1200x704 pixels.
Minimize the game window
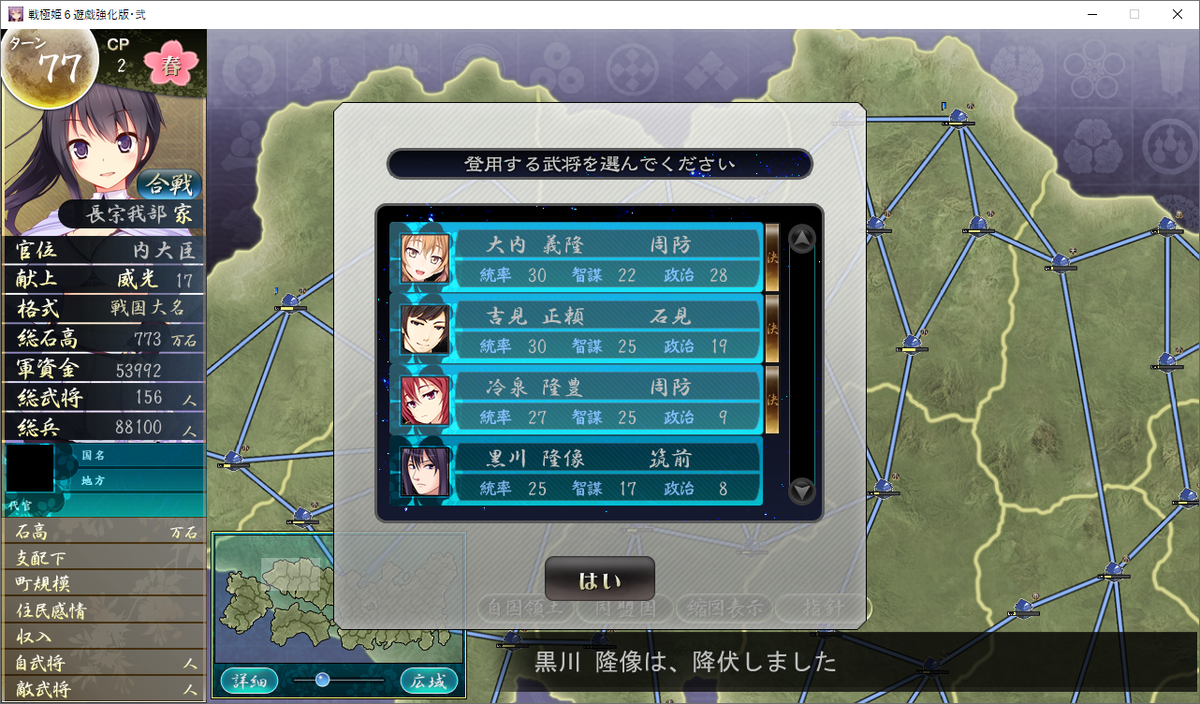click(x=1088, y=14)
